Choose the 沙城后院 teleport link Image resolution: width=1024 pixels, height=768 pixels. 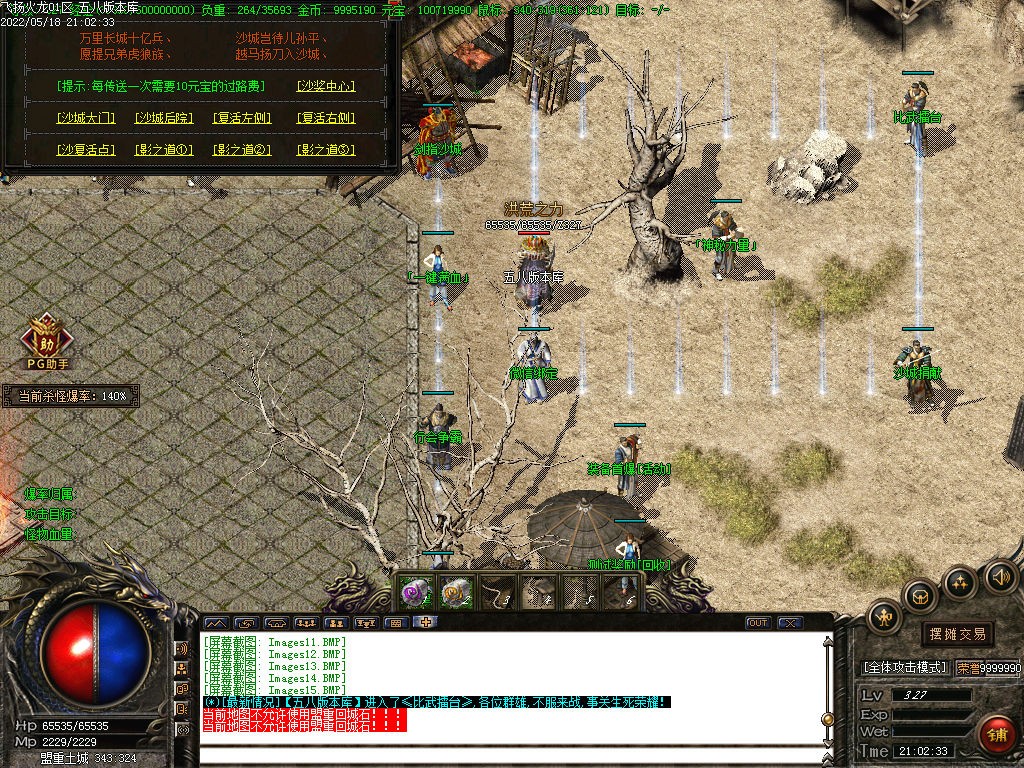[164, 118]
